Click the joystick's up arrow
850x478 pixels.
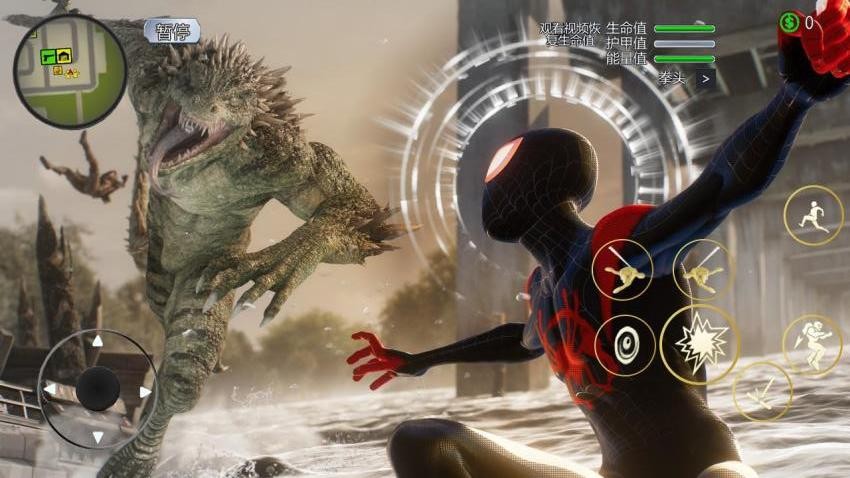pyautogui.click(x=97, y=342)
